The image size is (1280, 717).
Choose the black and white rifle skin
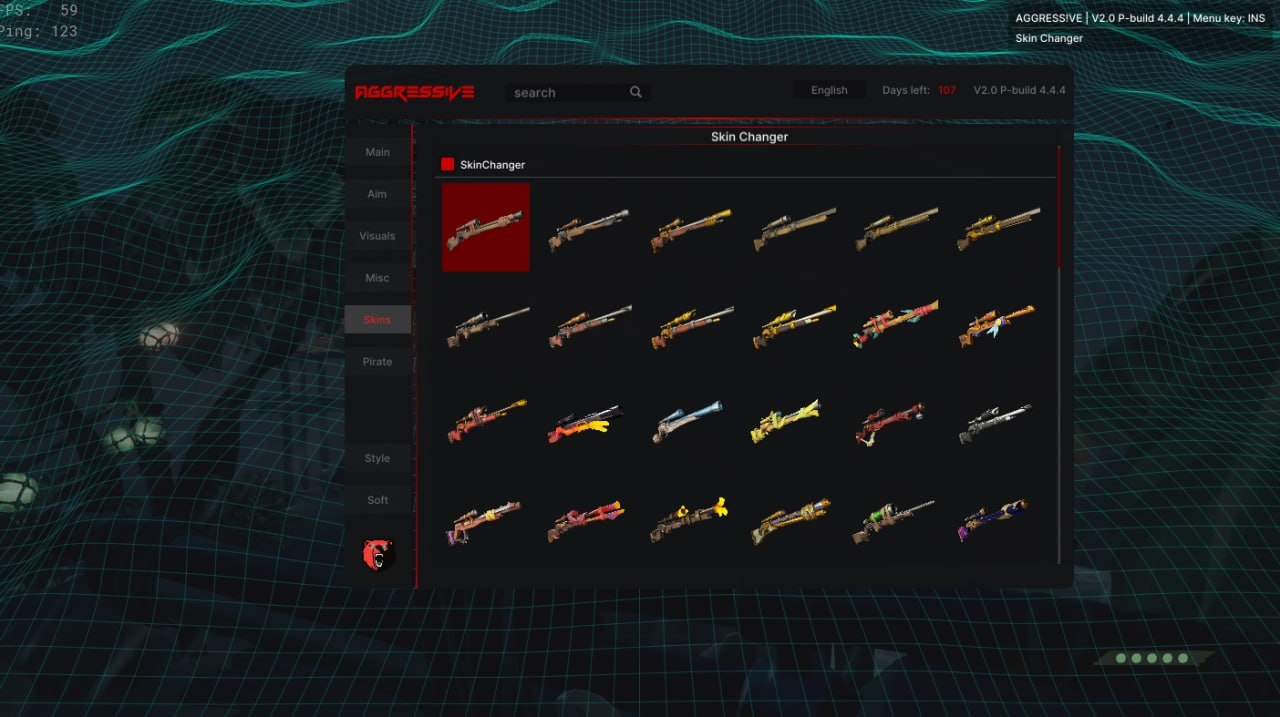(994, 422)
